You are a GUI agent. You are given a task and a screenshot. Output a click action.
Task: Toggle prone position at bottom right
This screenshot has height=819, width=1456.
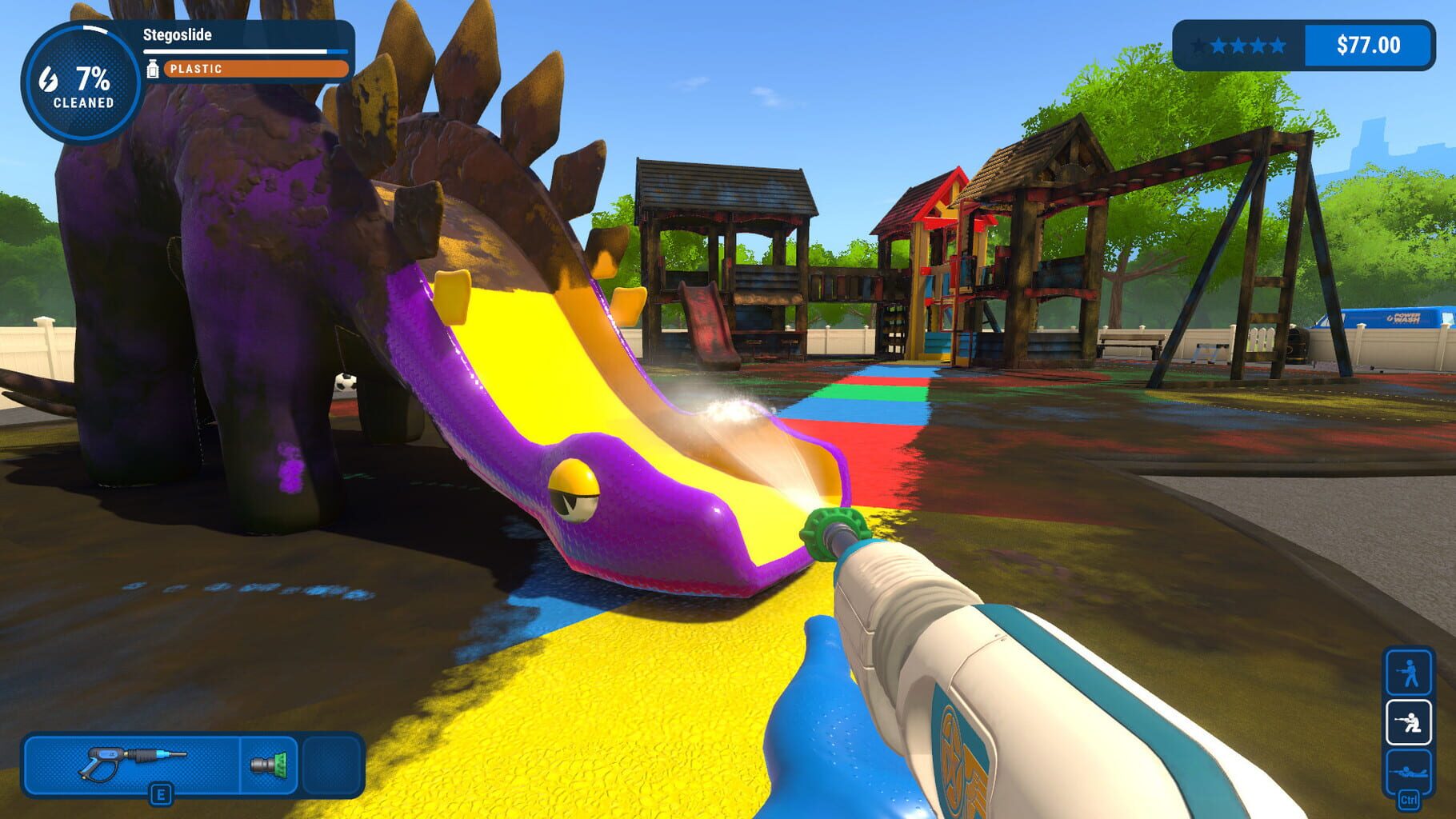pos(1410,772)
